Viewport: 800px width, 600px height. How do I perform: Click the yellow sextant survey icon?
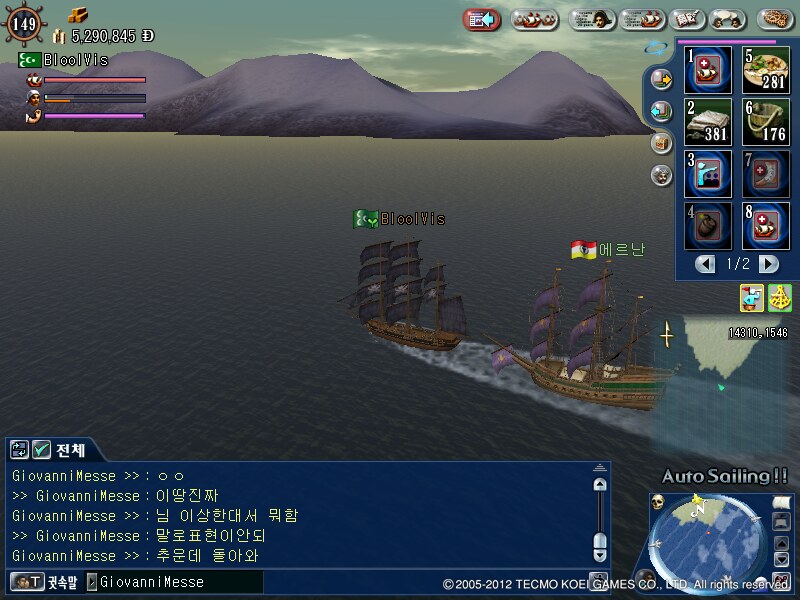pos(779,297)
